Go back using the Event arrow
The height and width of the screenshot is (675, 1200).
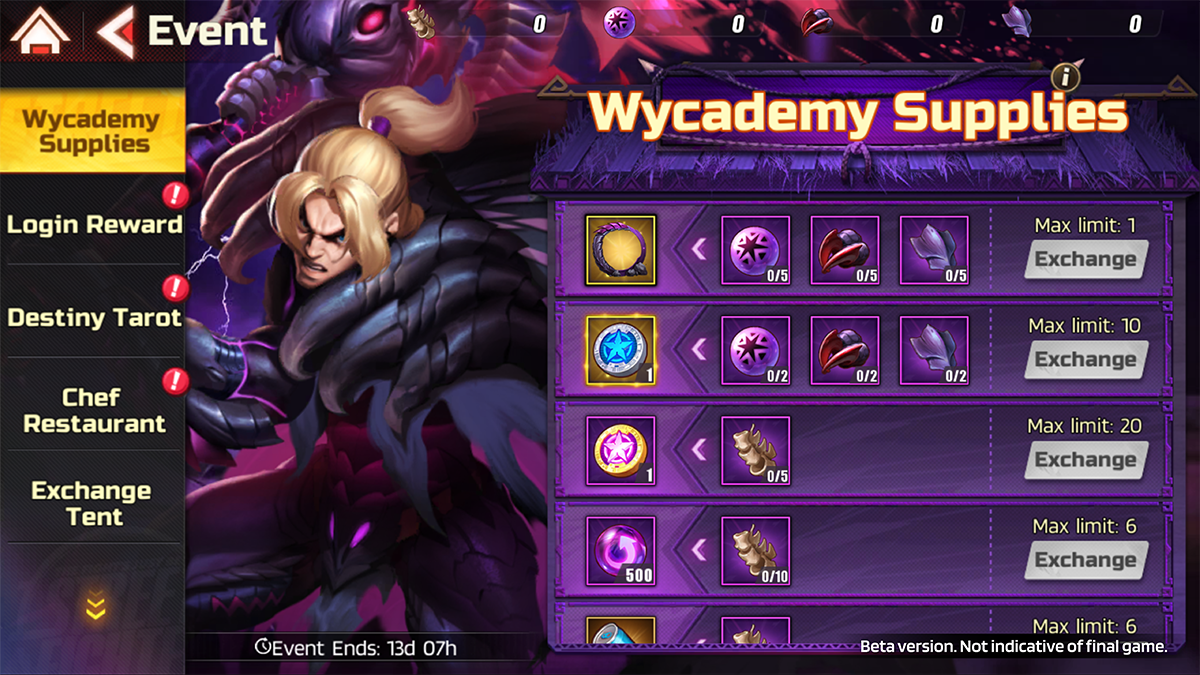tap(116, 31)
